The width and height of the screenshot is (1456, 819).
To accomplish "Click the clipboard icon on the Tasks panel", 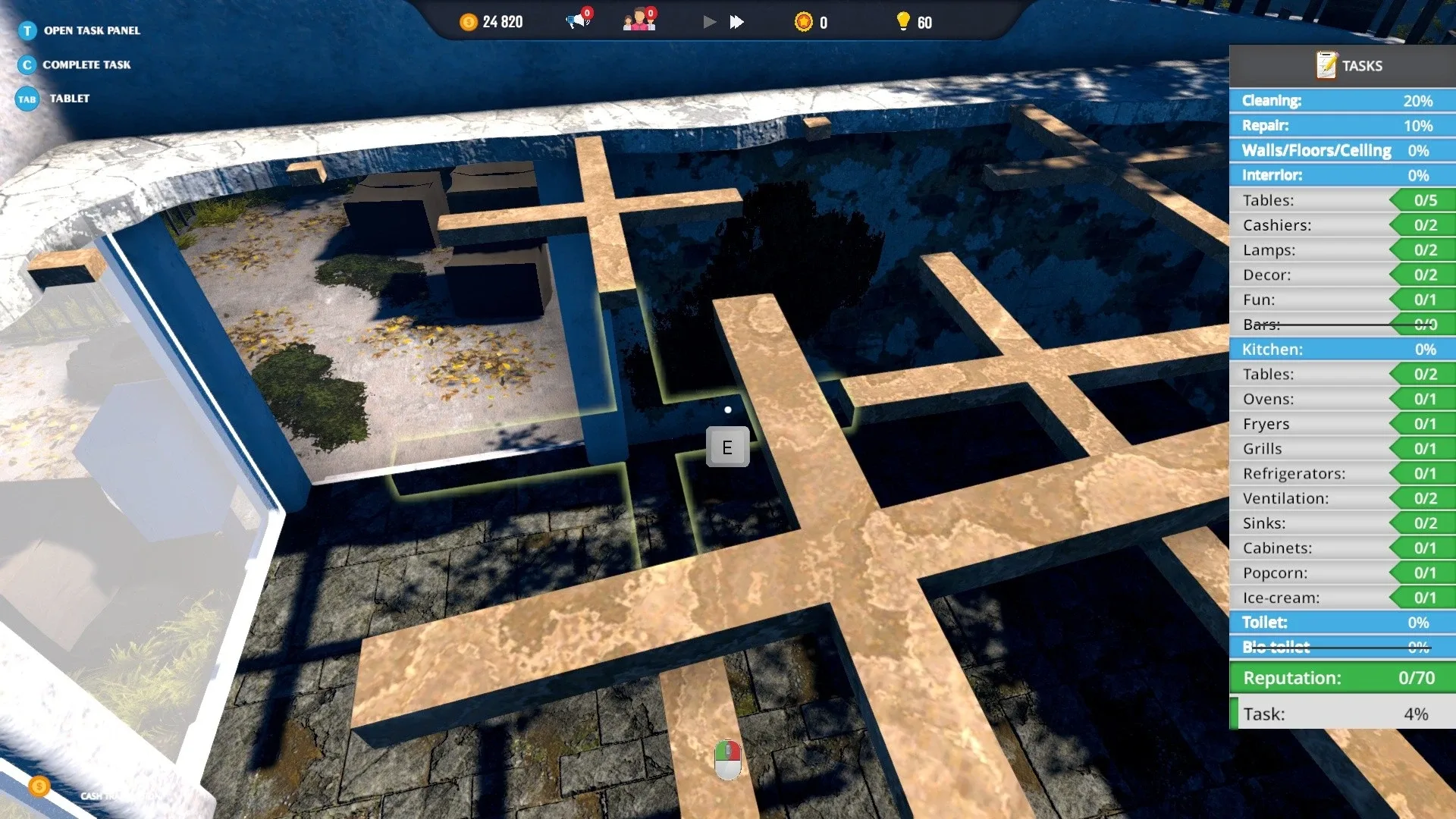I will point(1327,64).
